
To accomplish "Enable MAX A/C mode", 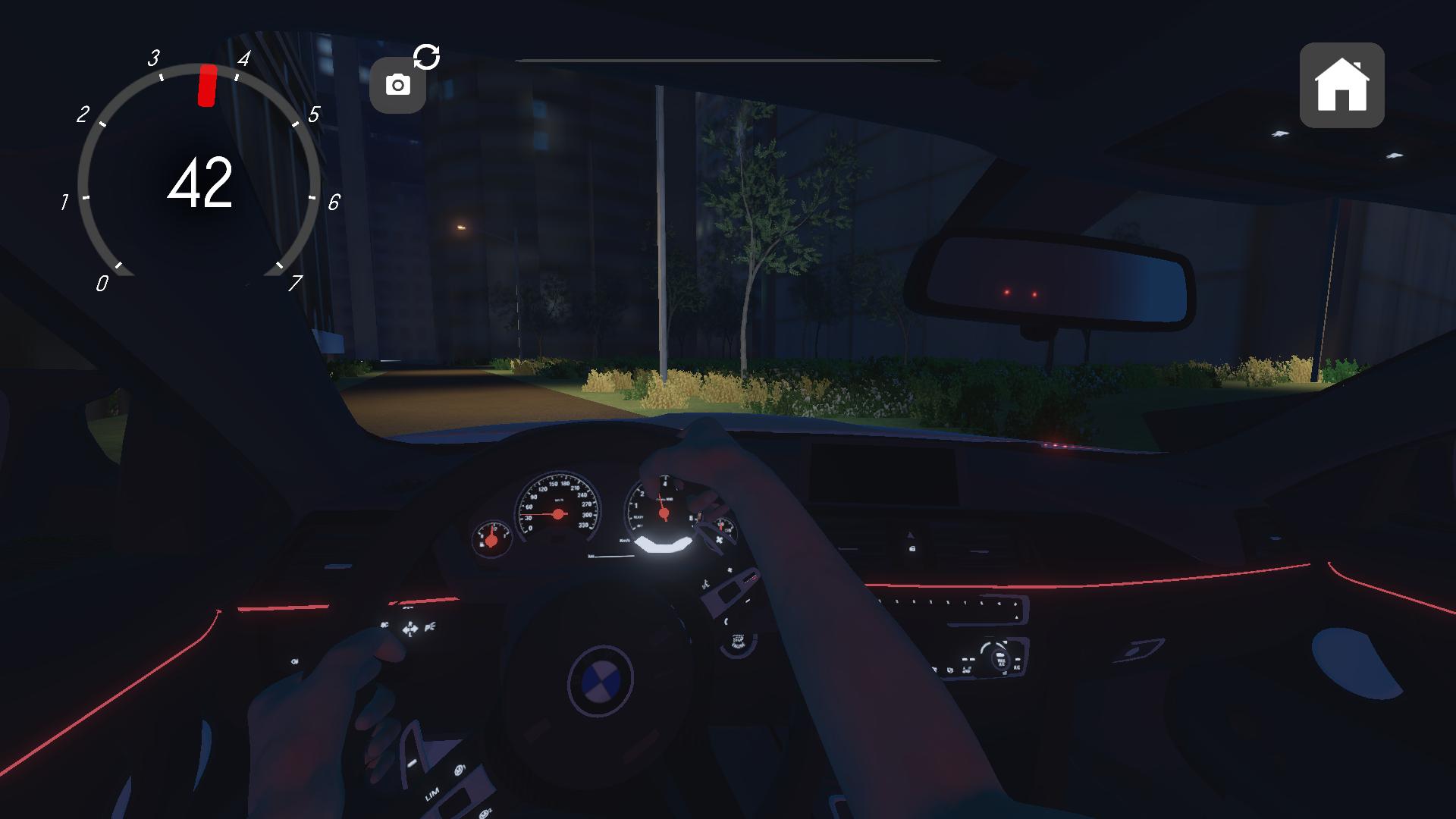I will coord(1001,661).
